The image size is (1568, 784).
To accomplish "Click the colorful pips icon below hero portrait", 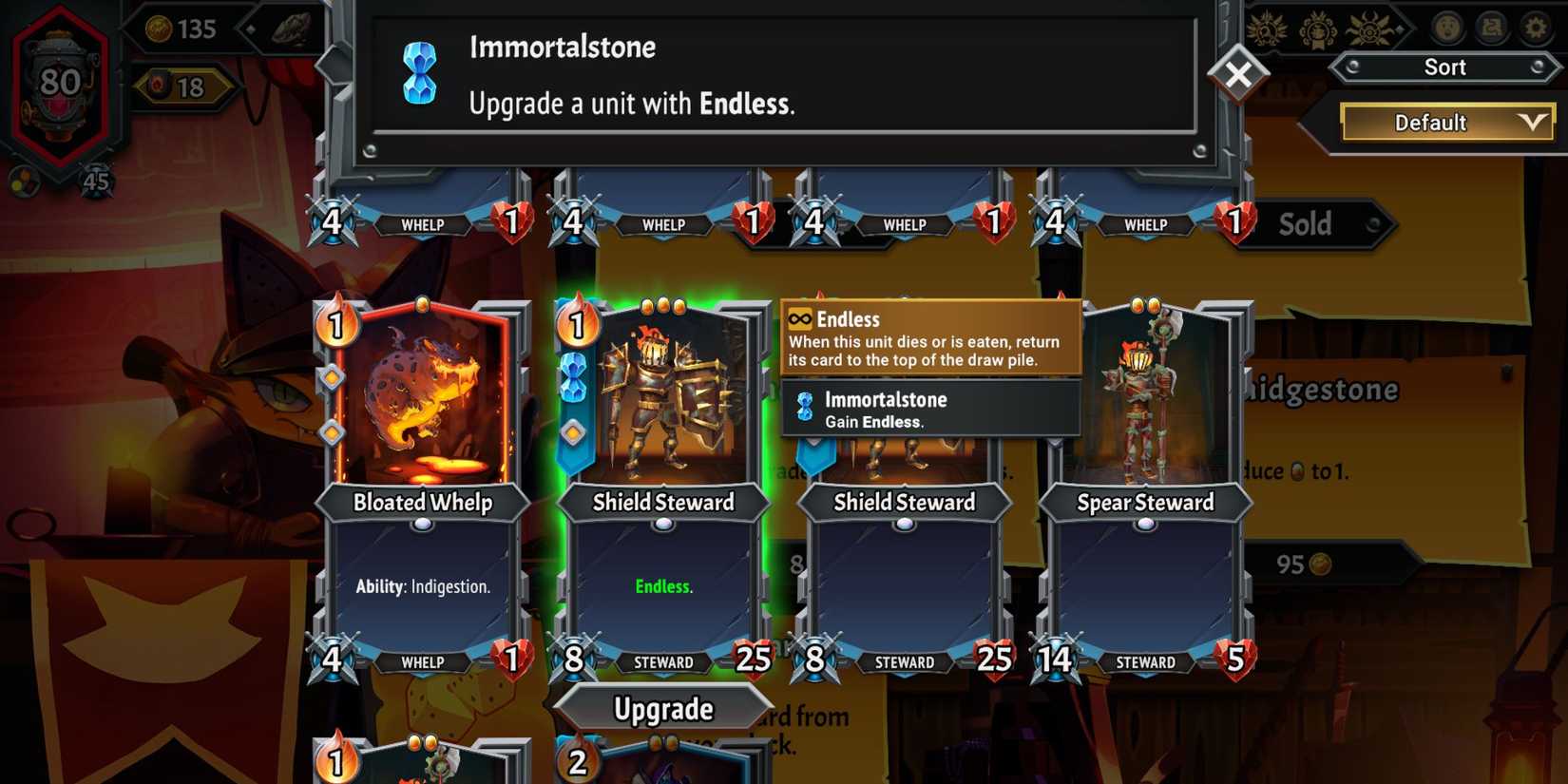I will (25, 181).
